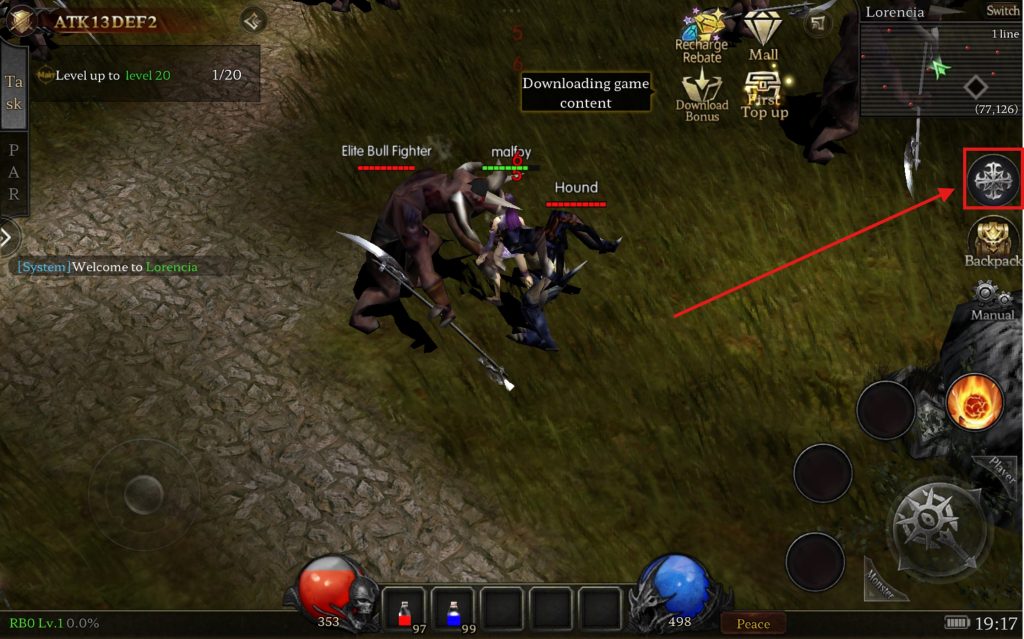Screen dimensions: 1024x639
Task: Use the blue mana potion slot
Action: [x=453, y=610]
